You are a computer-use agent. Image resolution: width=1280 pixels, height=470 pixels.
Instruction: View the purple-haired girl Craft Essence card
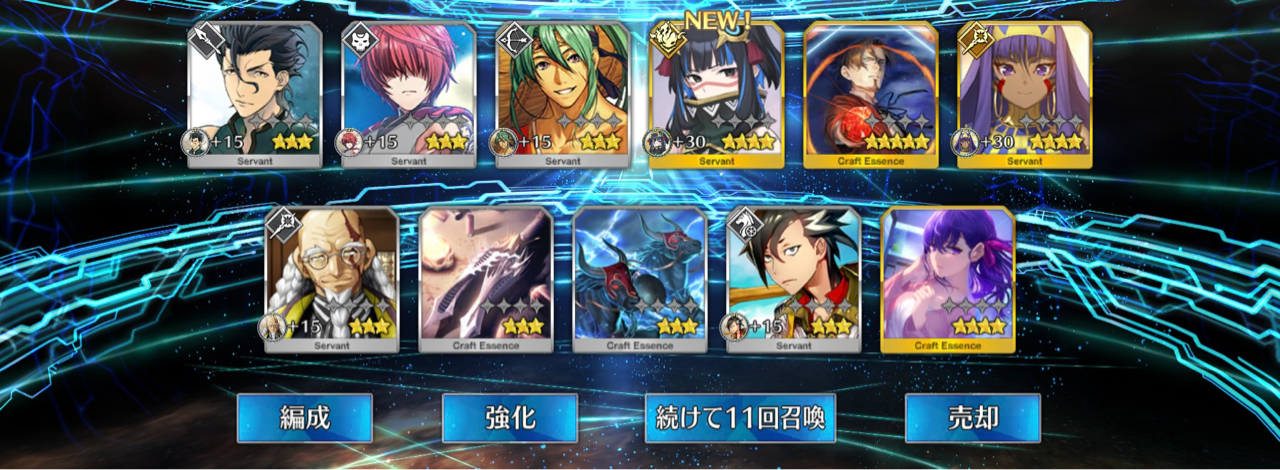948,280
